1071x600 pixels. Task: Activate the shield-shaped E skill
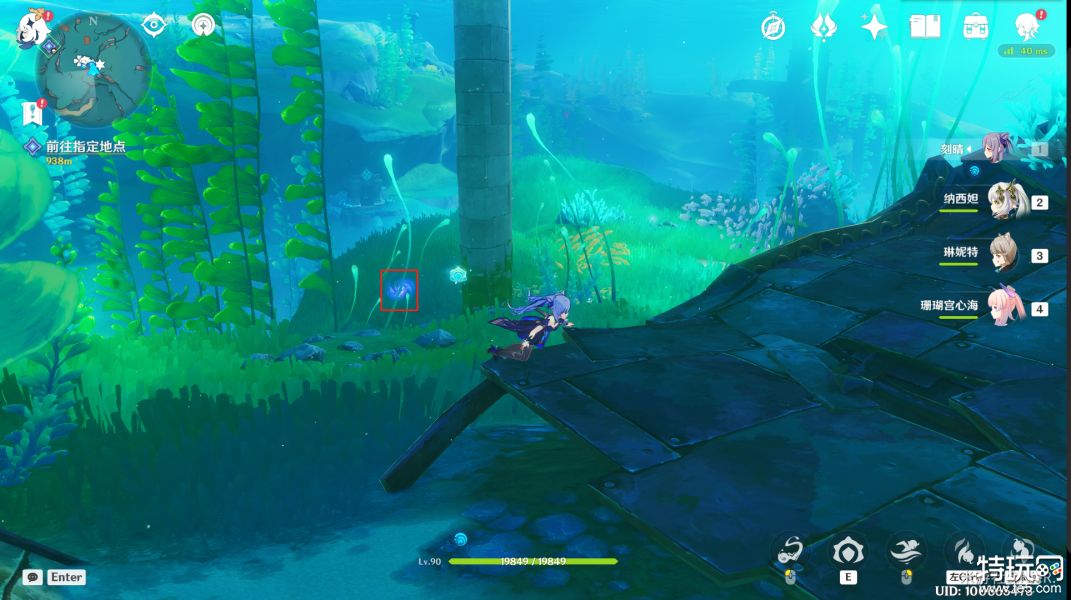pyautogui.click(x=848, y=549)
